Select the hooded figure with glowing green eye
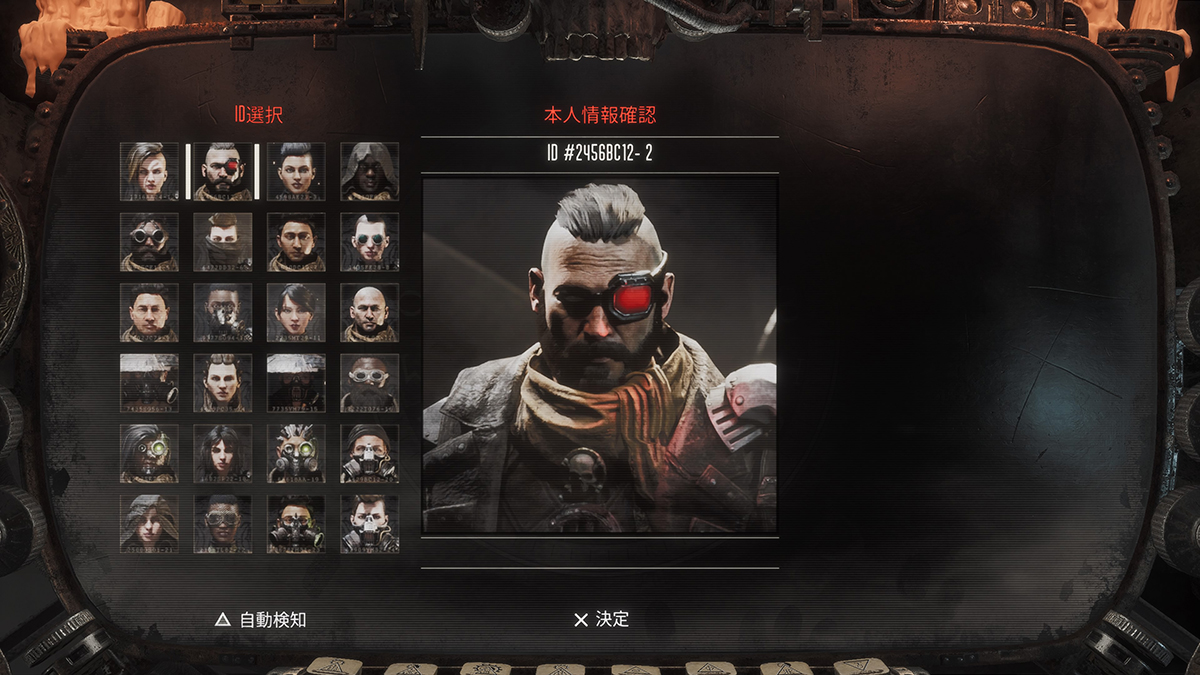 [x=150, y=453]
